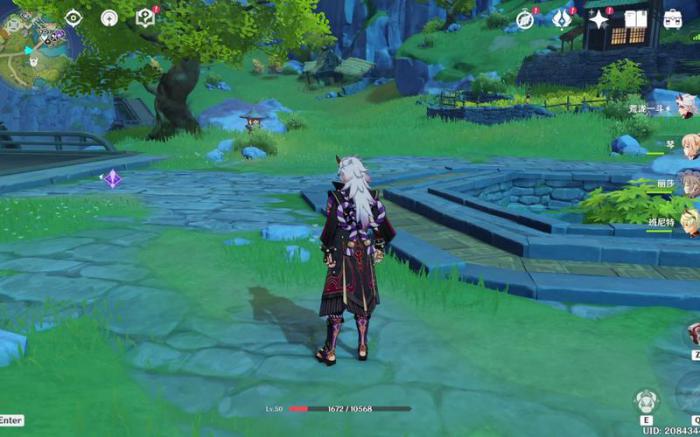Open the backpack inventory

673,19
